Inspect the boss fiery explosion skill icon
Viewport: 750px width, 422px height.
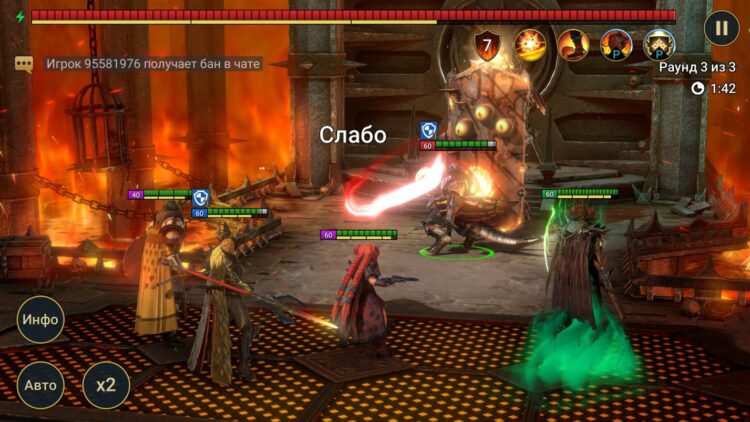click(530, 45)
